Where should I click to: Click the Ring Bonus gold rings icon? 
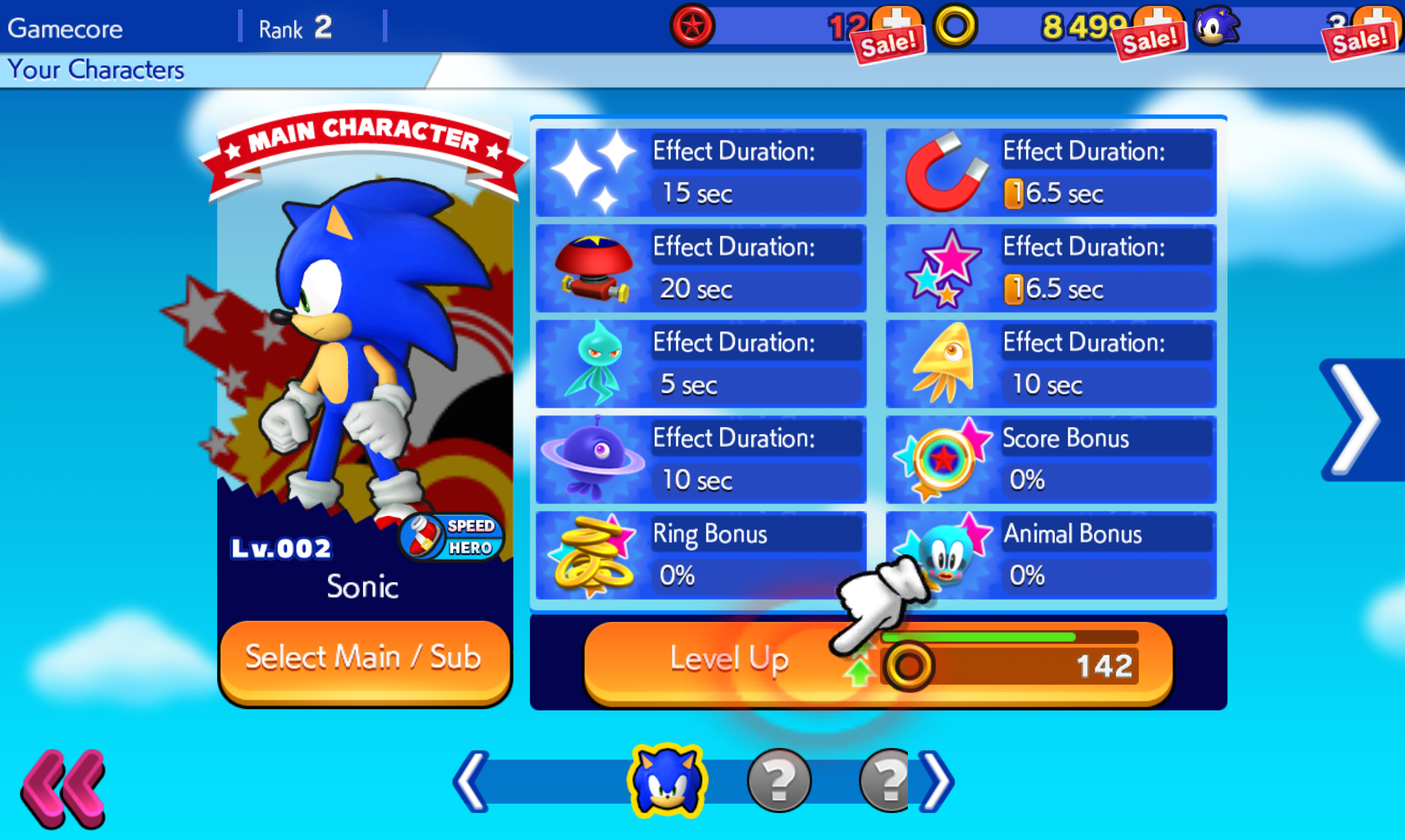[591, 555]
